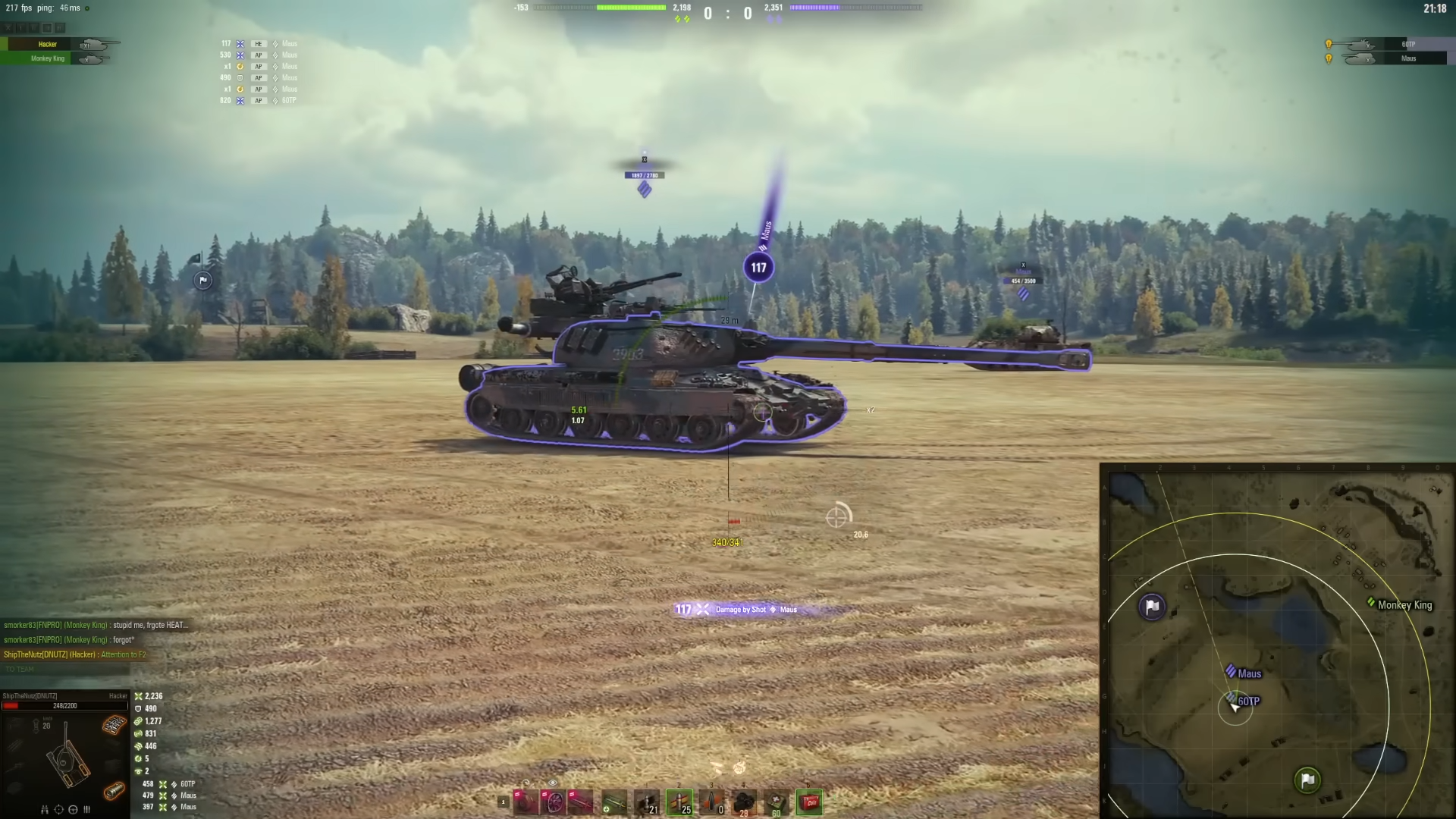The image size is (1456, 819).
Task: Select the HE shell in ammo slot 3
Action: tap(711, 802)
